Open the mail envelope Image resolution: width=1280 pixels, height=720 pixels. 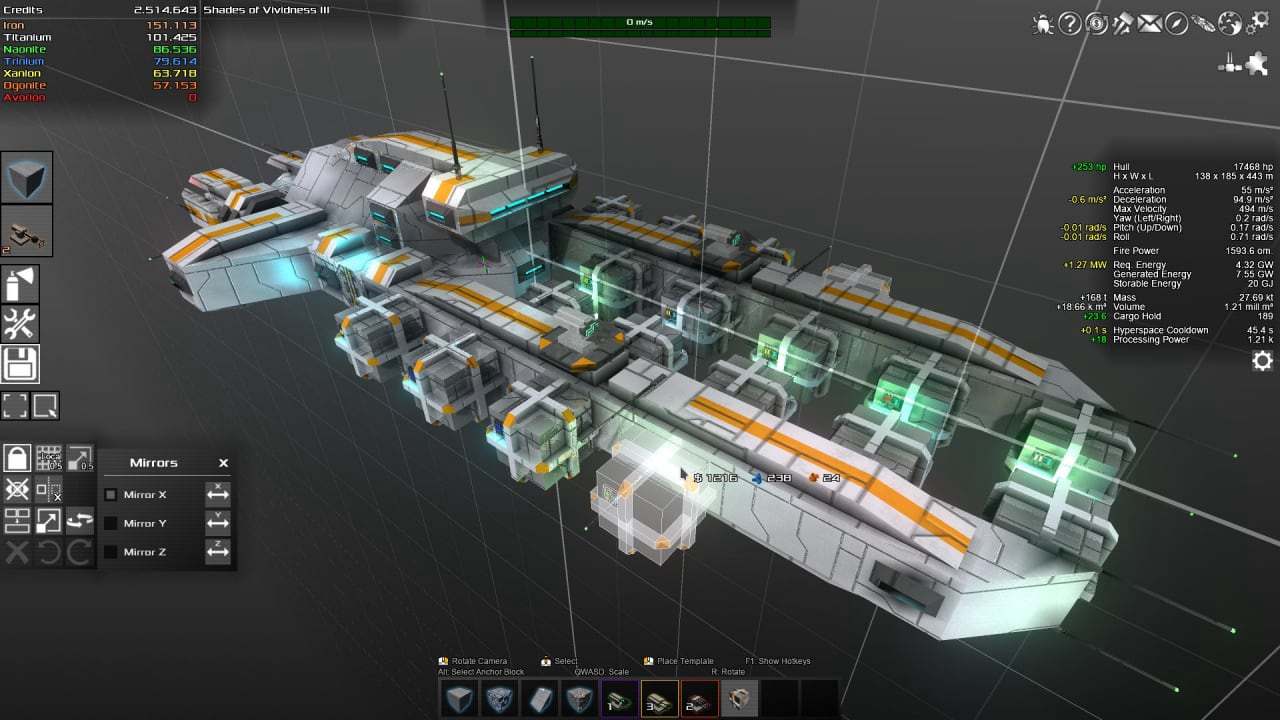tap(1150, 23)
